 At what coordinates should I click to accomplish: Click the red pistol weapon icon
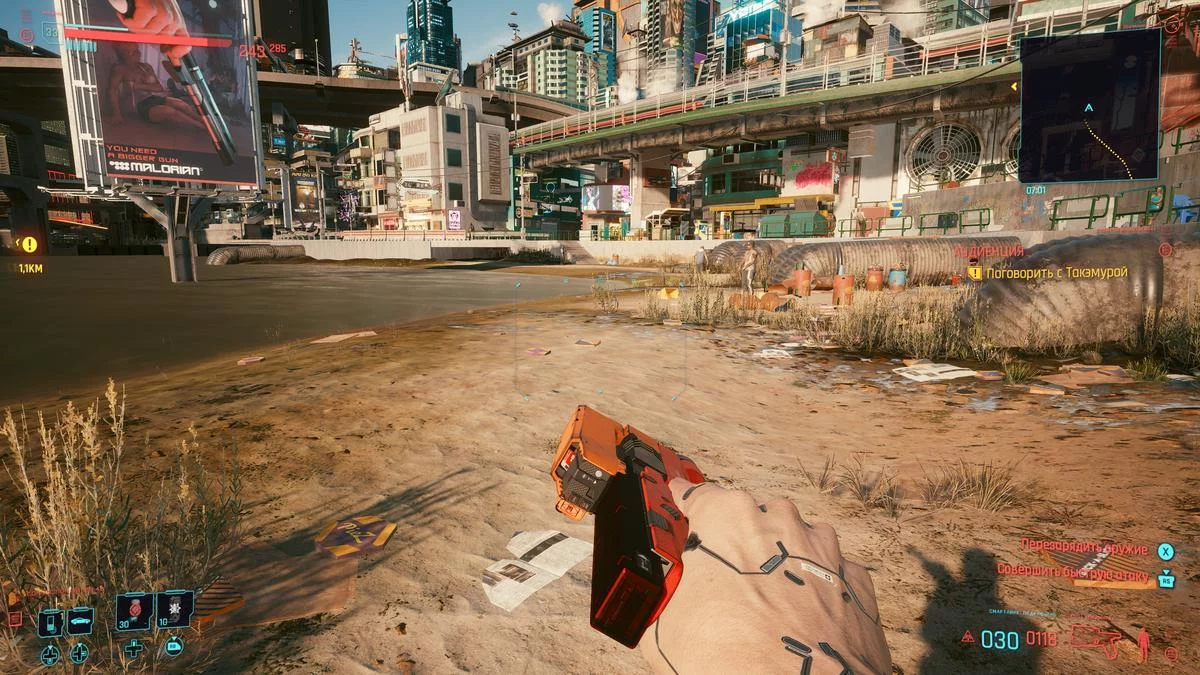point(1095,638)
